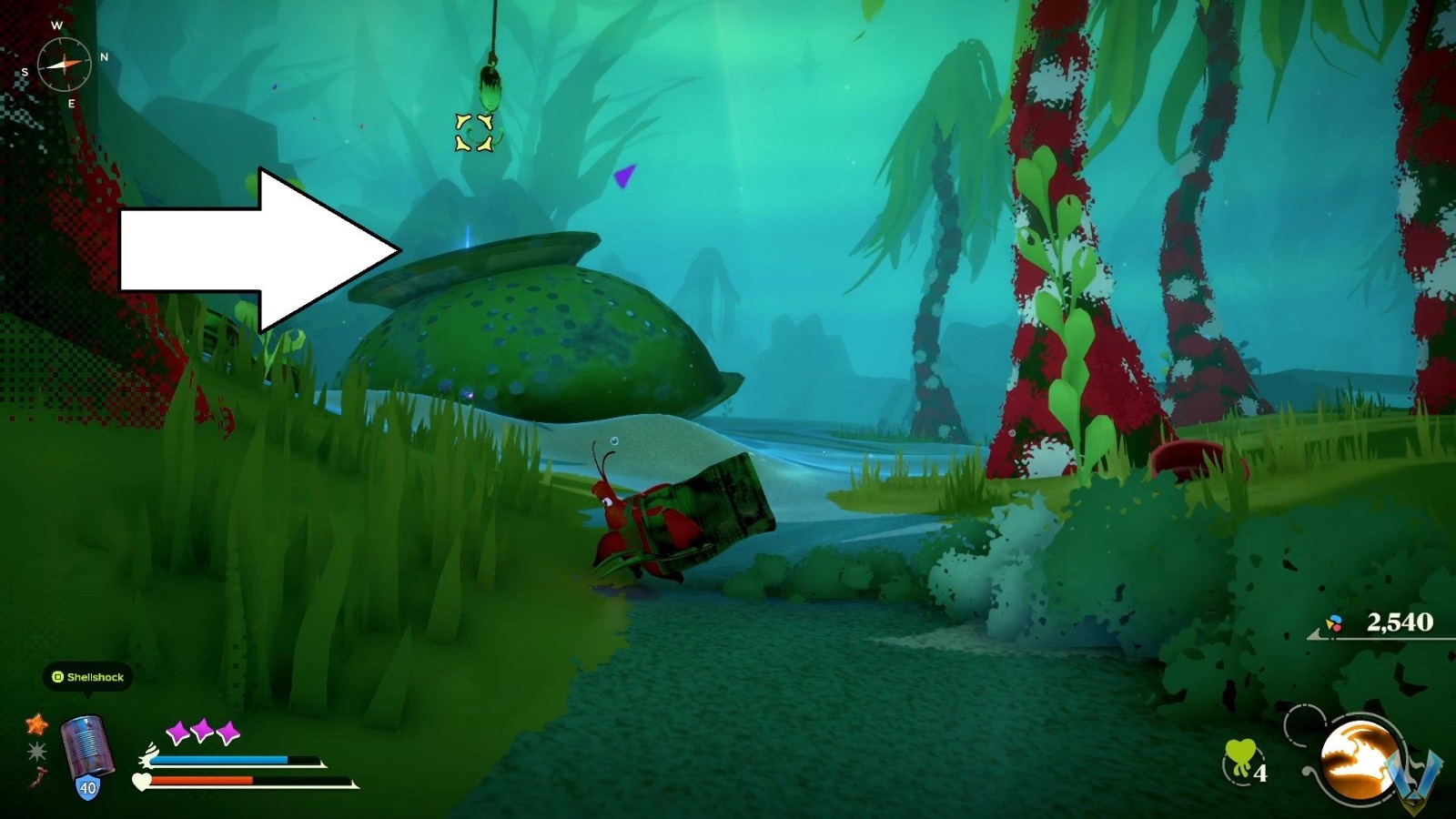Select the tin can shell icon
The height and width of the screenshot is (819, 1456).
87,744
